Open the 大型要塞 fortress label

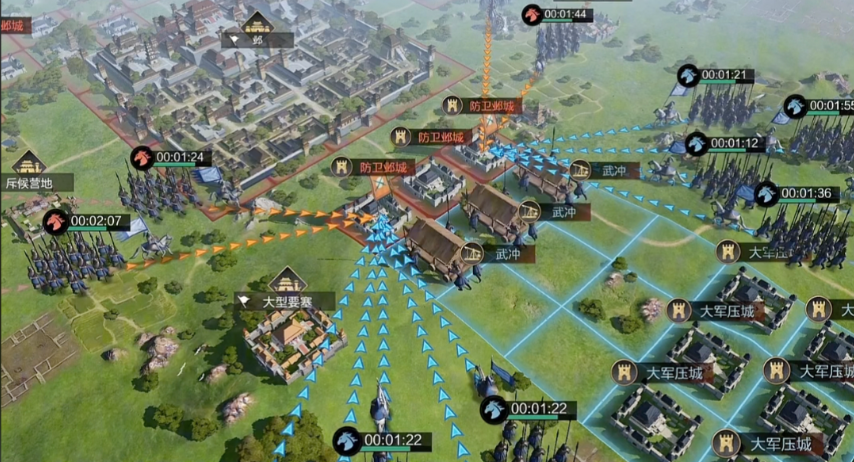(x=286, y=299)
